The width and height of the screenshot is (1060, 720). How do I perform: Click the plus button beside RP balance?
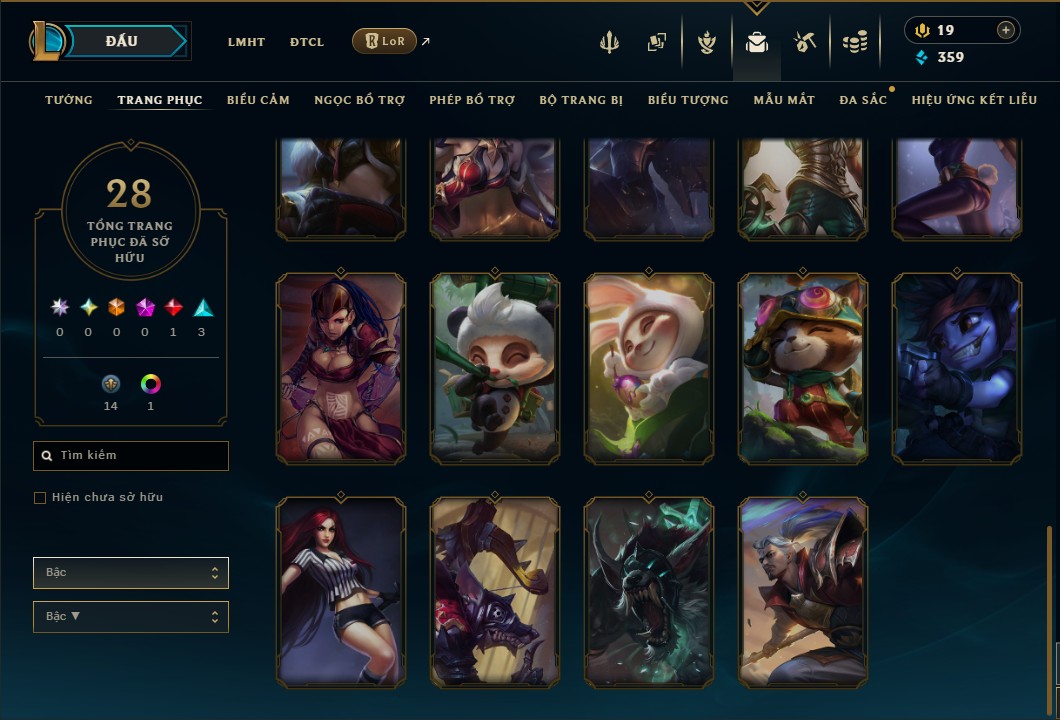[1005, 30]
